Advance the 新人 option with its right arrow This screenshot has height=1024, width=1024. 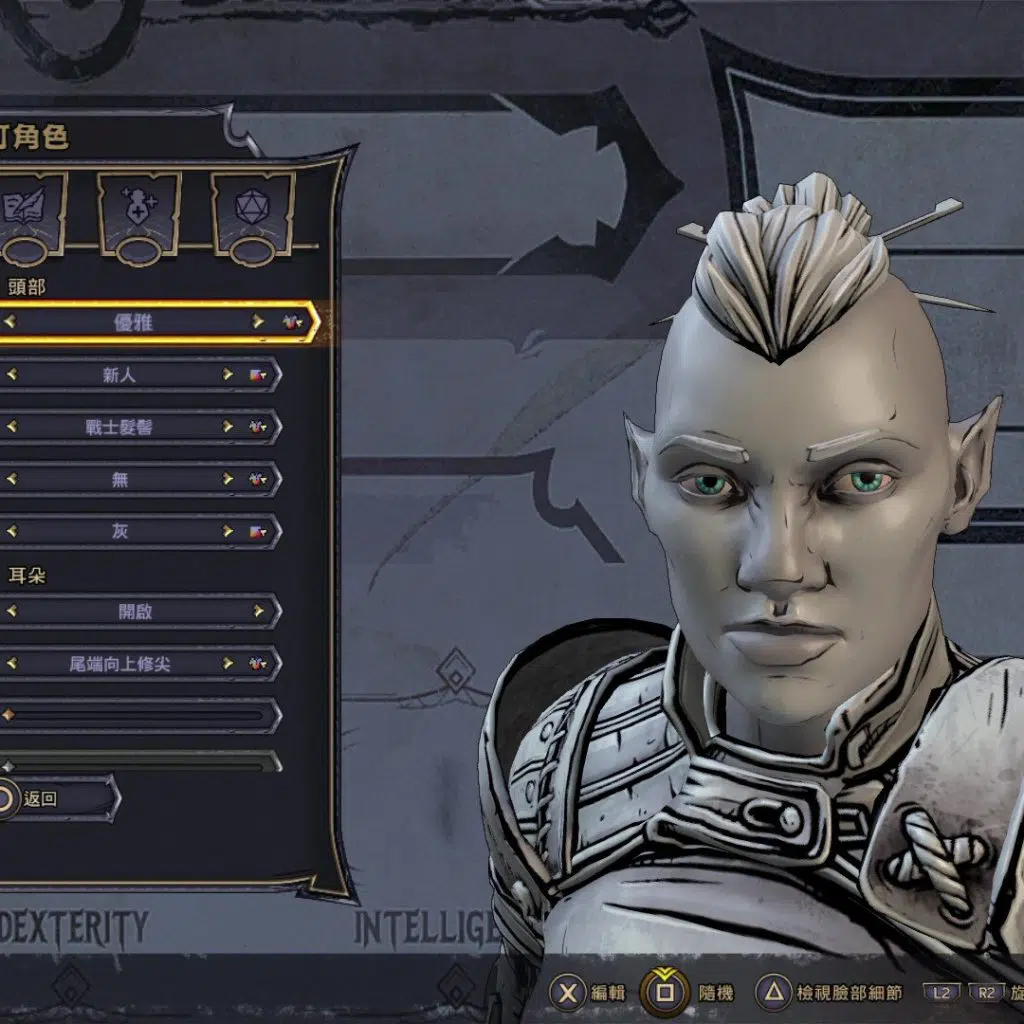[x=229, y=375]
